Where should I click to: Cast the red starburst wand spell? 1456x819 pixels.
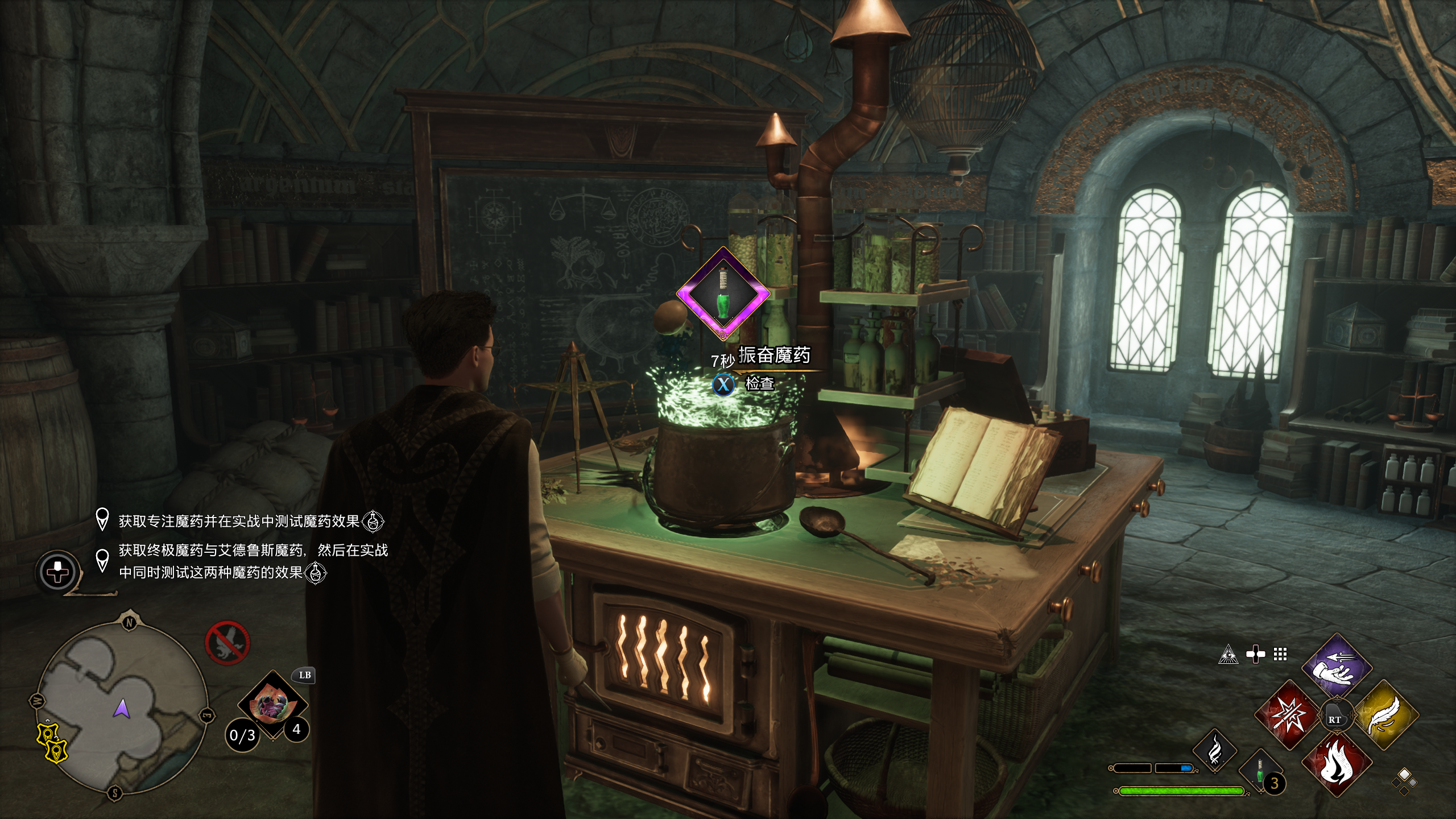point(1288,714)
